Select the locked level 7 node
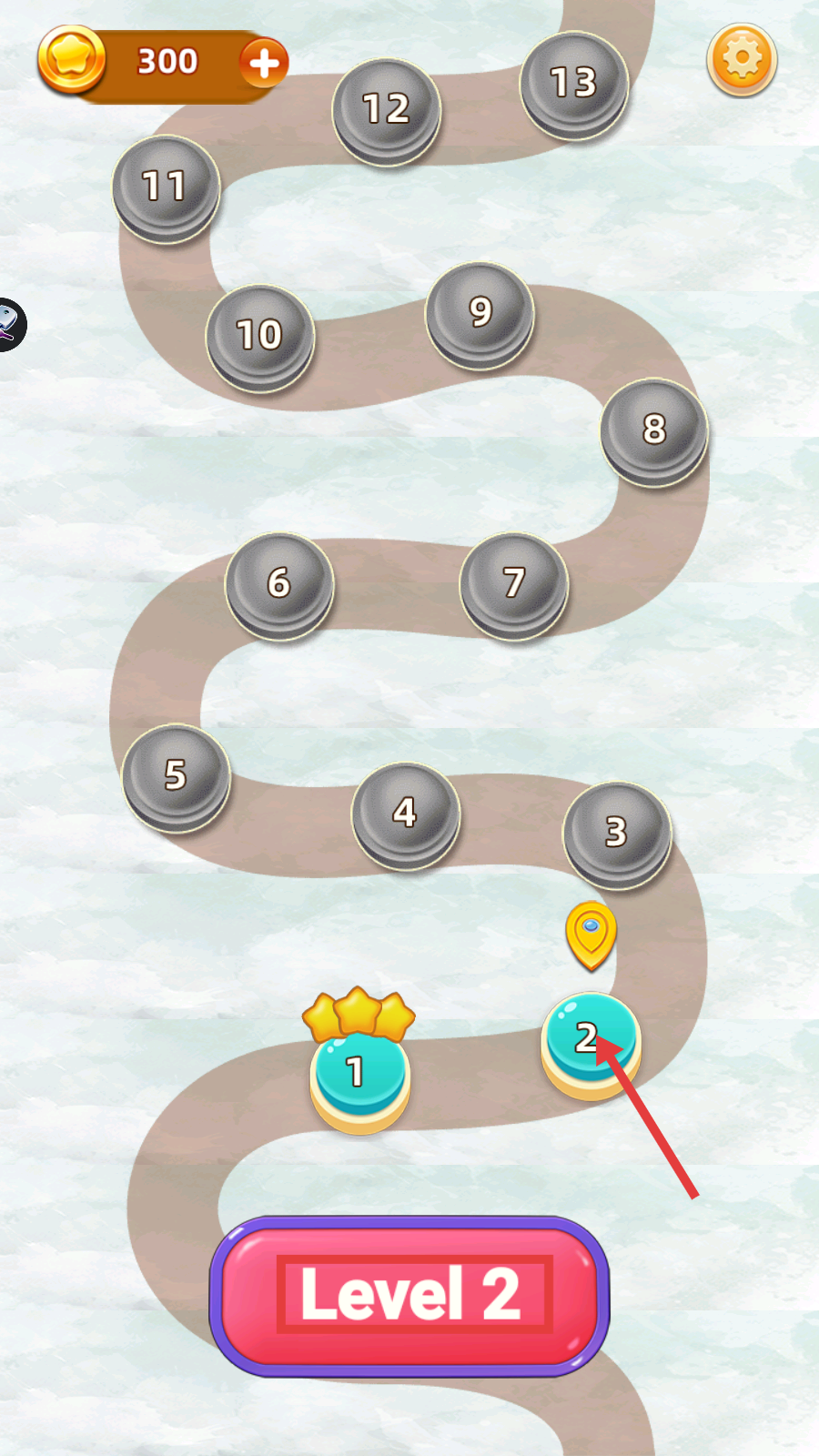This screenshot has height=1456, width=819. click(x=514, y=583)
